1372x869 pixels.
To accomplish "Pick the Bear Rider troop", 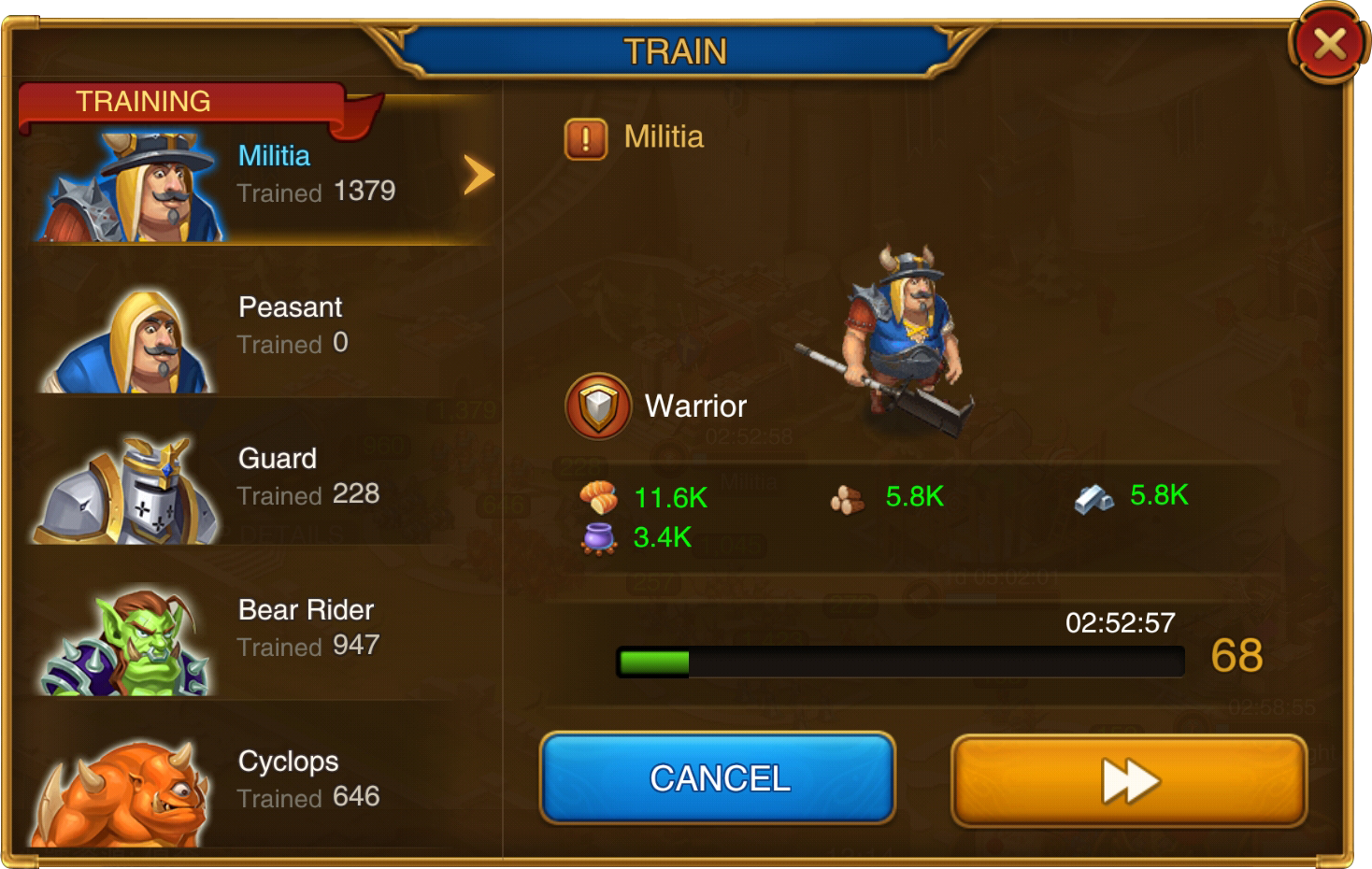I will coord(262,630).
